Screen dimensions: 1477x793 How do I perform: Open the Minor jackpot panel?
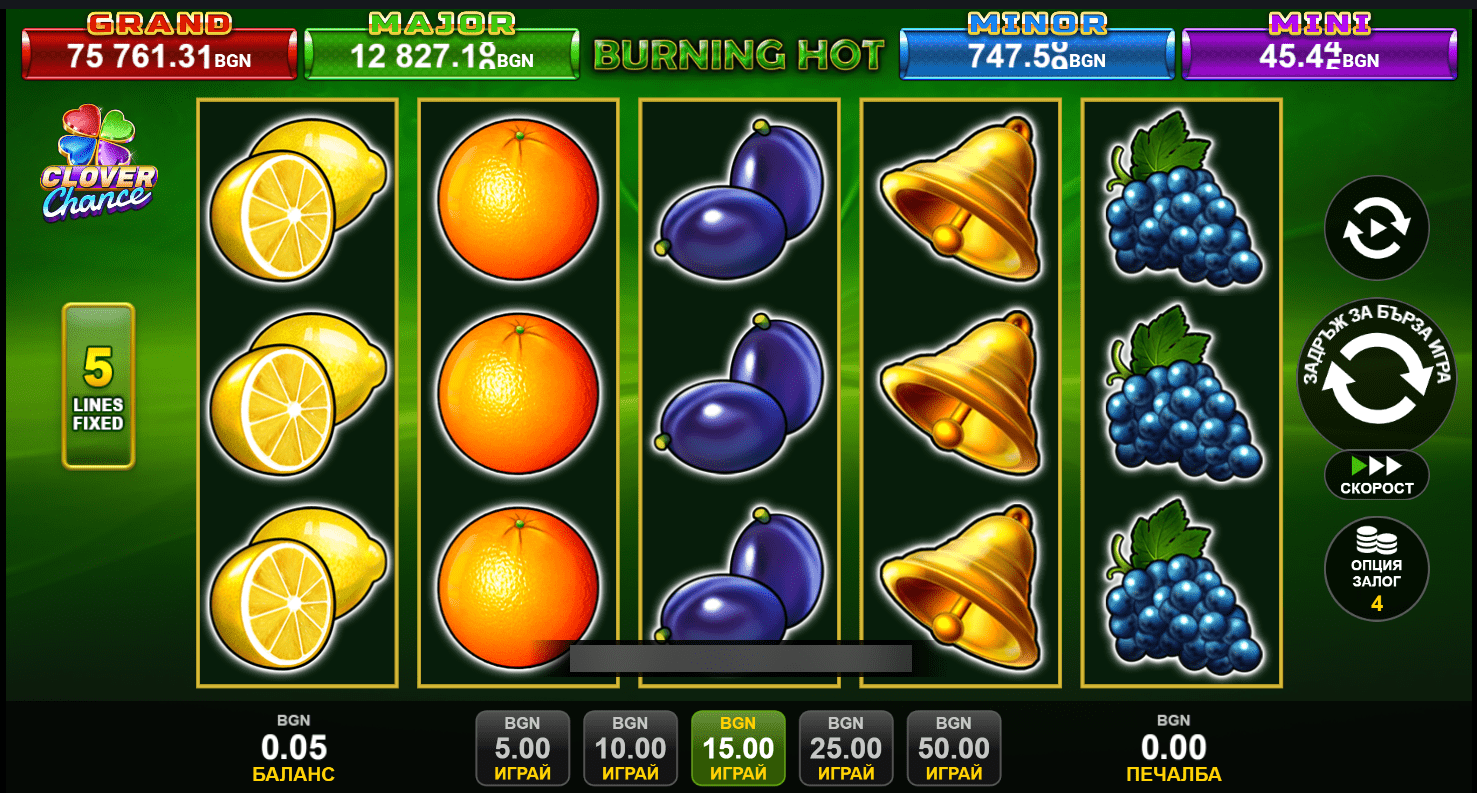(1036, 52)
